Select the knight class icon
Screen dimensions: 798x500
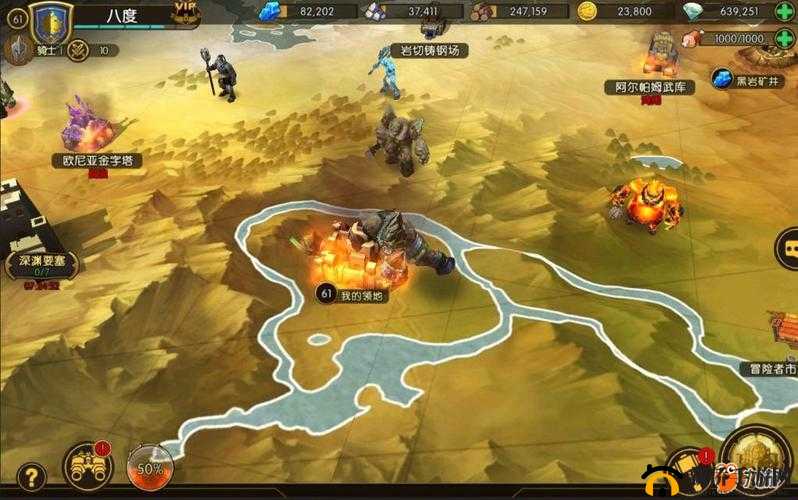(x=18, y=50)
